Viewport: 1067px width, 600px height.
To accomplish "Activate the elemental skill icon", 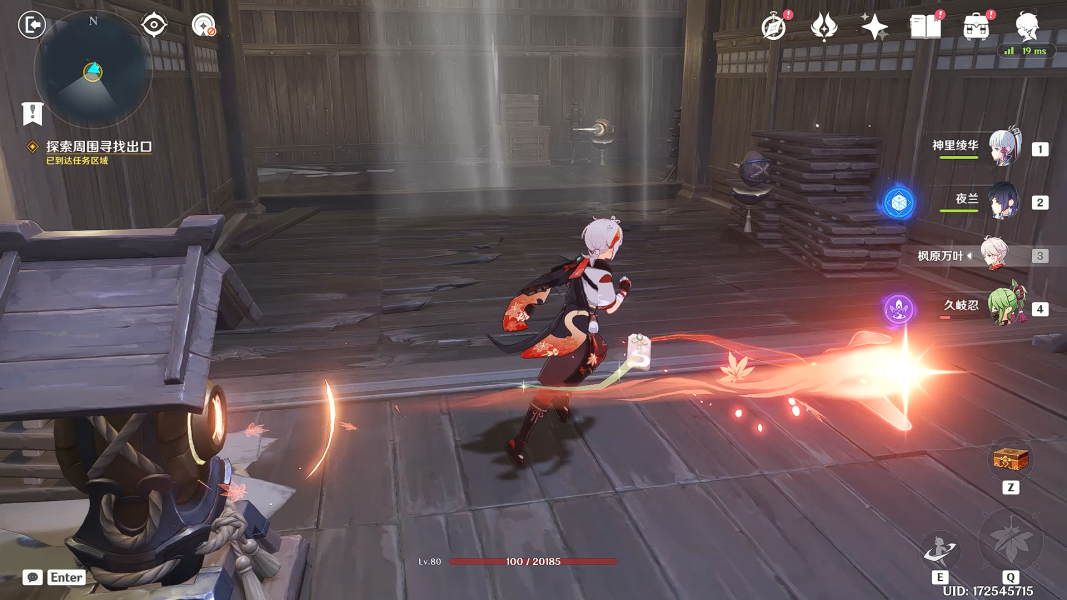I will coord(941,549).
